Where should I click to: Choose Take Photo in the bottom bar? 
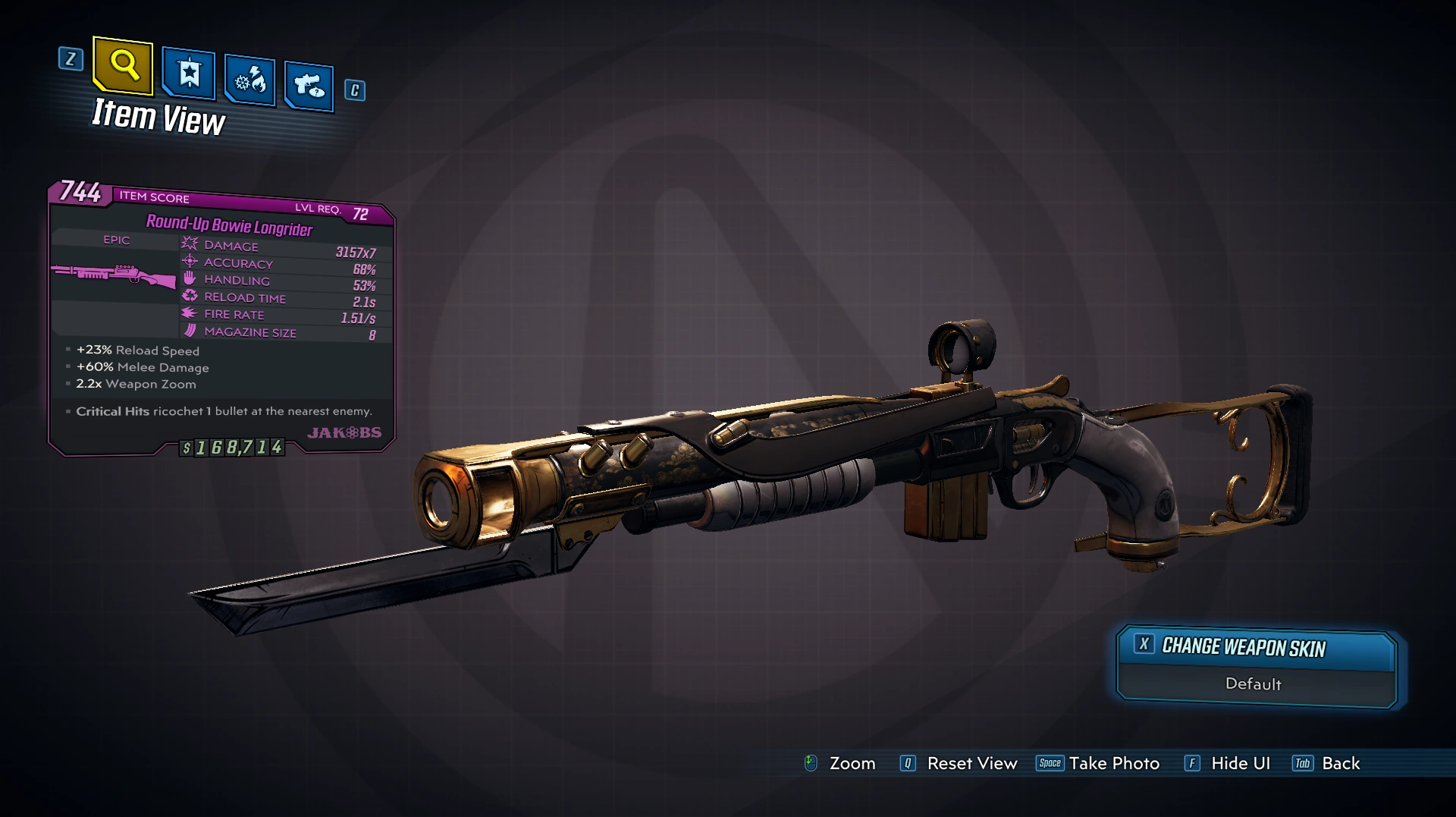pos(1098,763)
